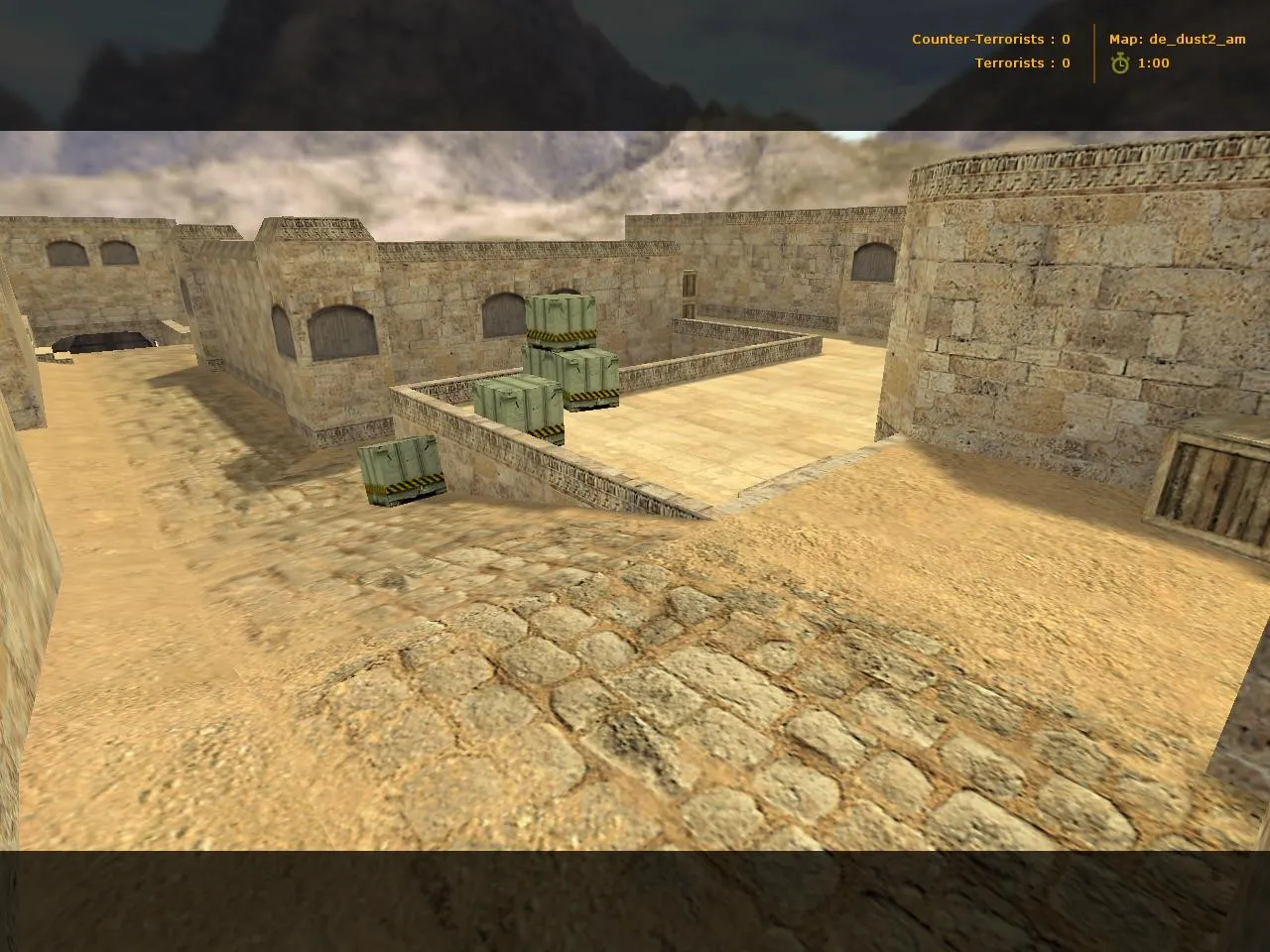The height and width of the screenshot is (952, 1270).
Task: Click the Terrorists score value zero
Action: pyautogui.click(x=1065, y=62)
